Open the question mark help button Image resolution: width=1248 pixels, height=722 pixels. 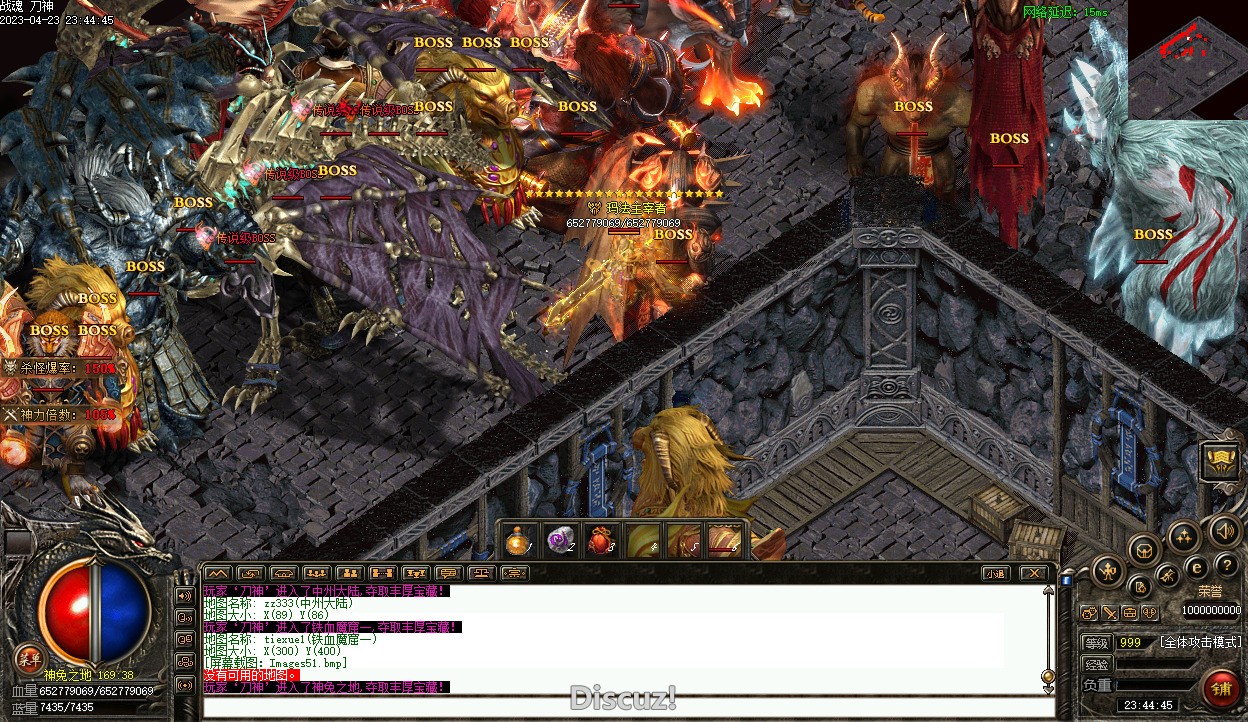(x=1226, y=566)
